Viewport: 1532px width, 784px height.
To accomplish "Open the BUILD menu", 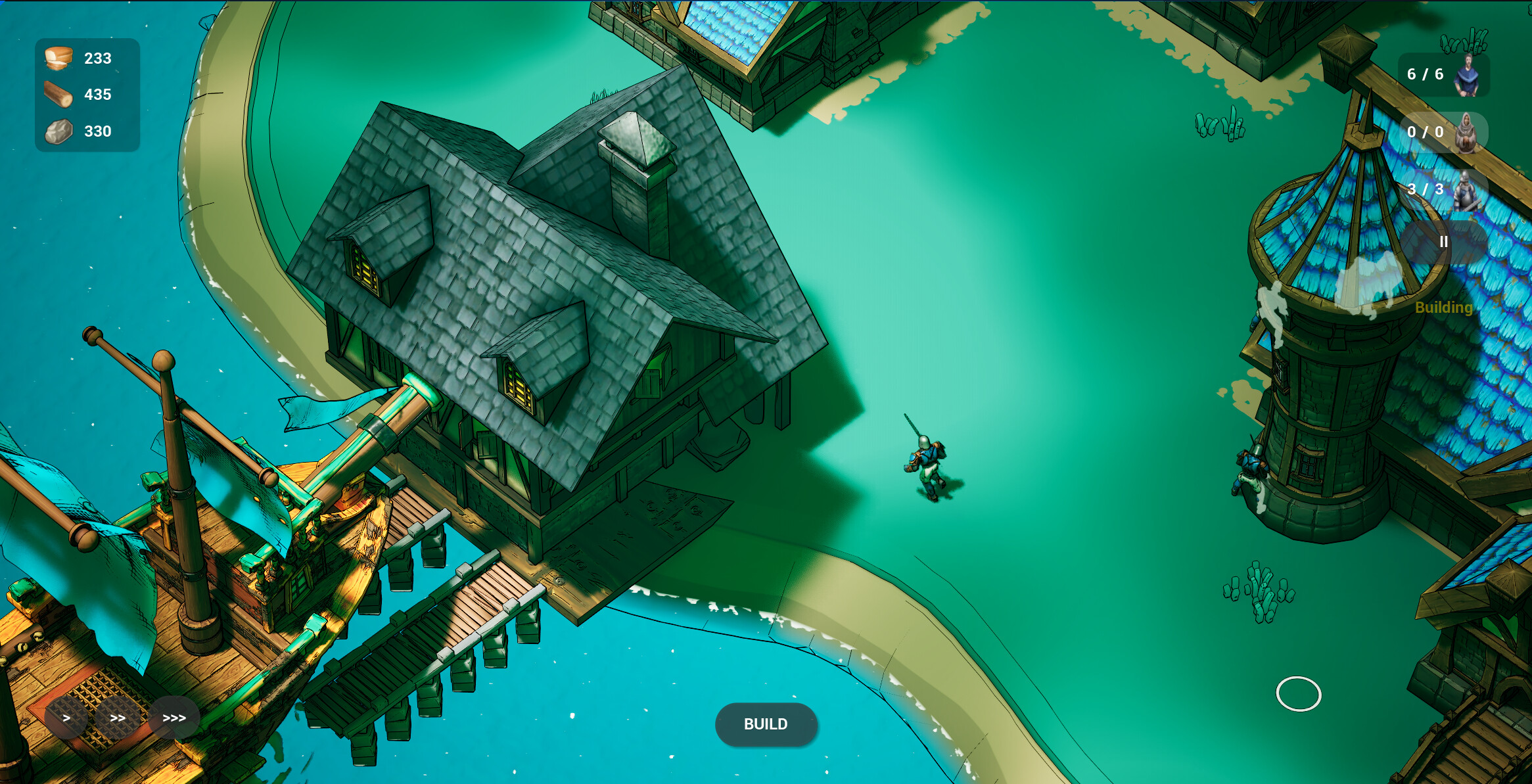I will tap(766, 725).
